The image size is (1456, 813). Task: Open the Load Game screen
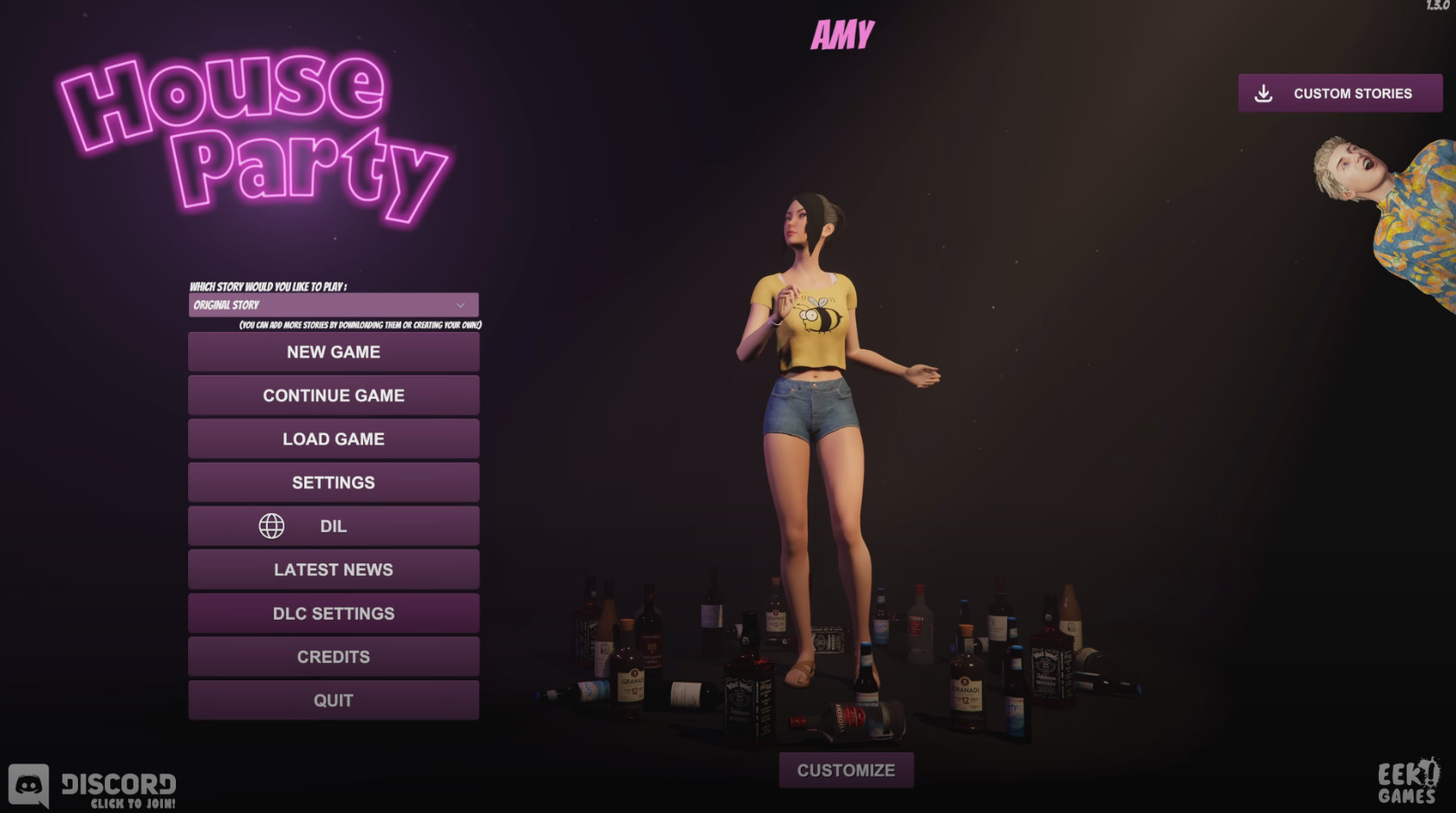(334, 439)
